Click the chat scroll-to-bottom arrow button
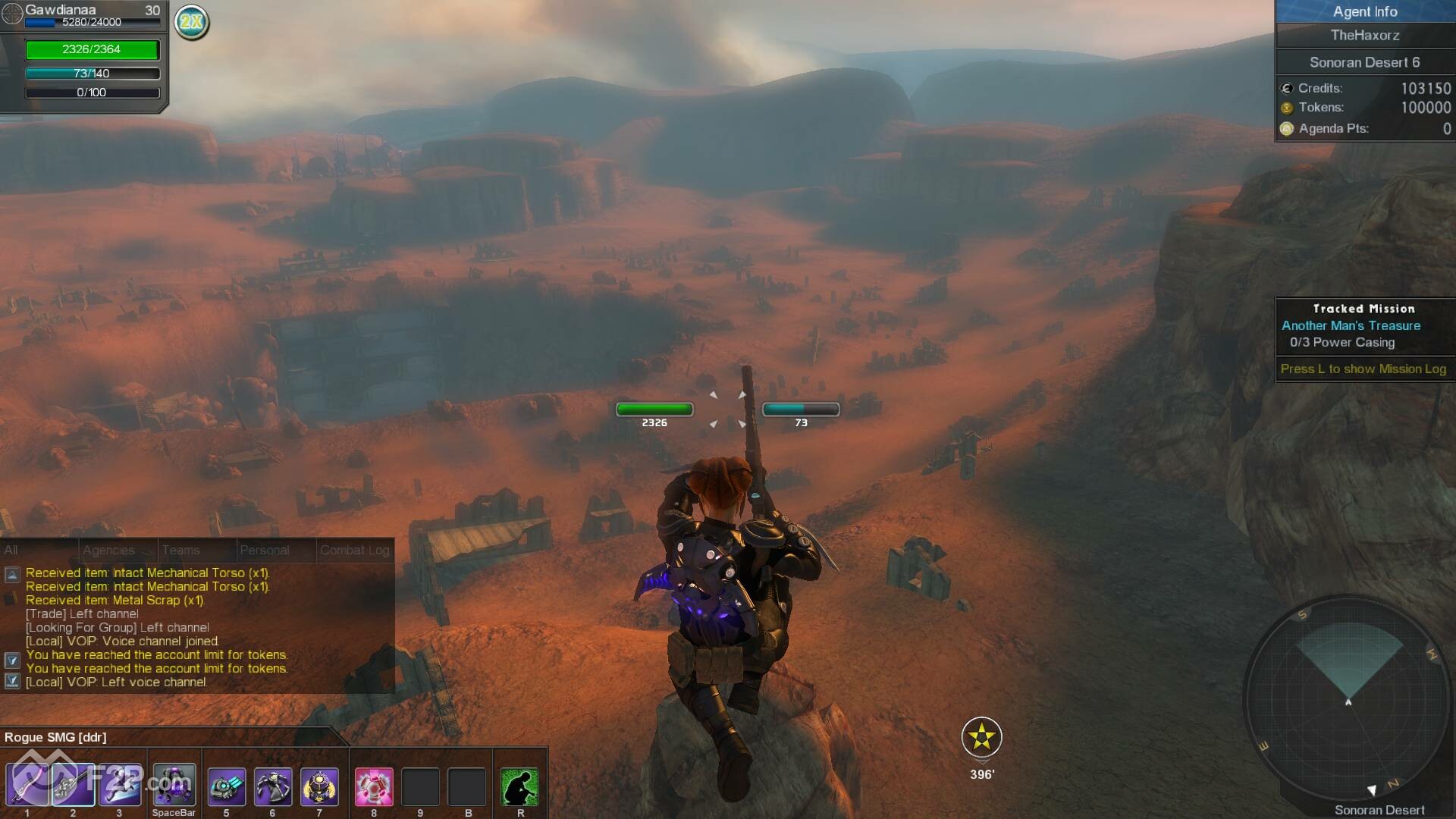This screenshot has height=819, width=1456. (x=12, y=681)
